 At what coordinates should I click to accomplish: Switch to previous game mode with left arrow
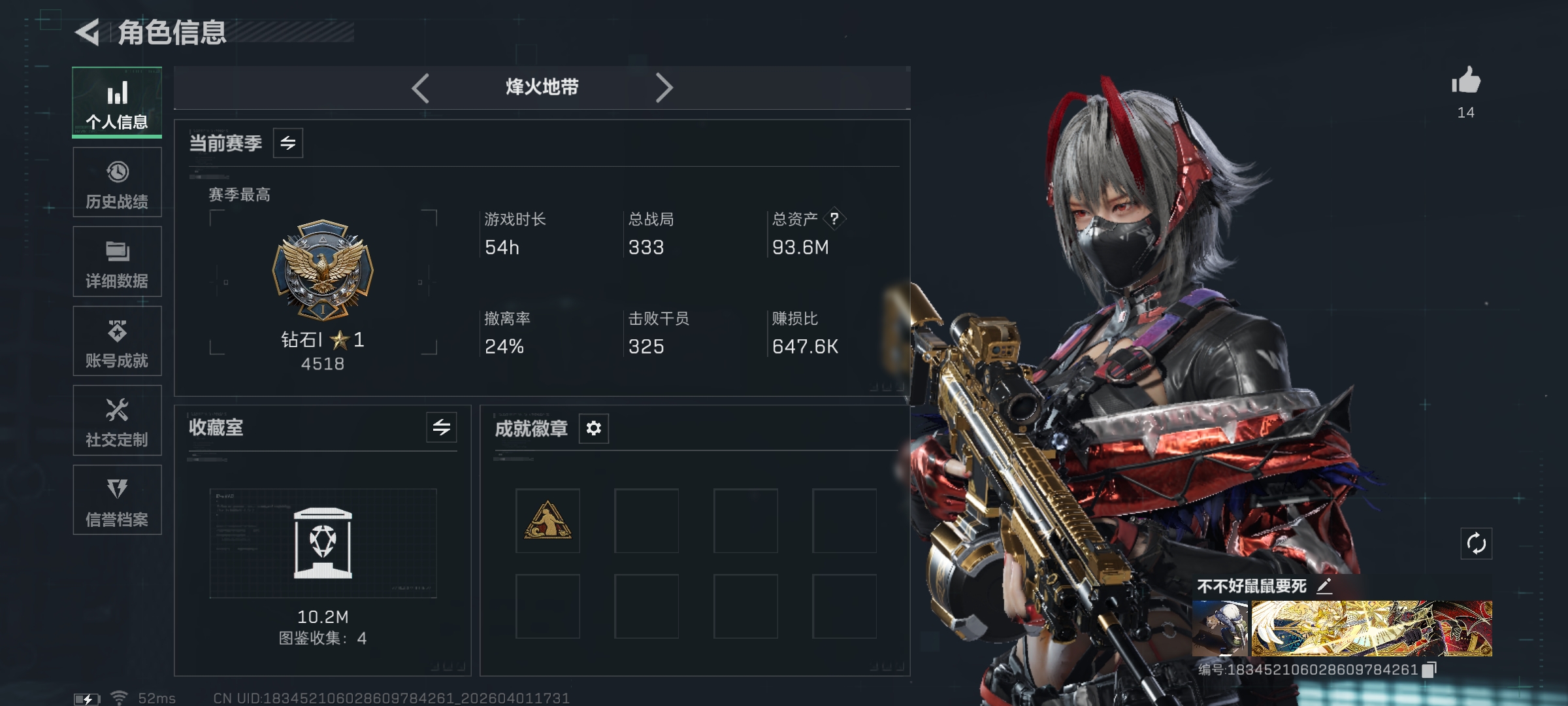coord(420,88)
